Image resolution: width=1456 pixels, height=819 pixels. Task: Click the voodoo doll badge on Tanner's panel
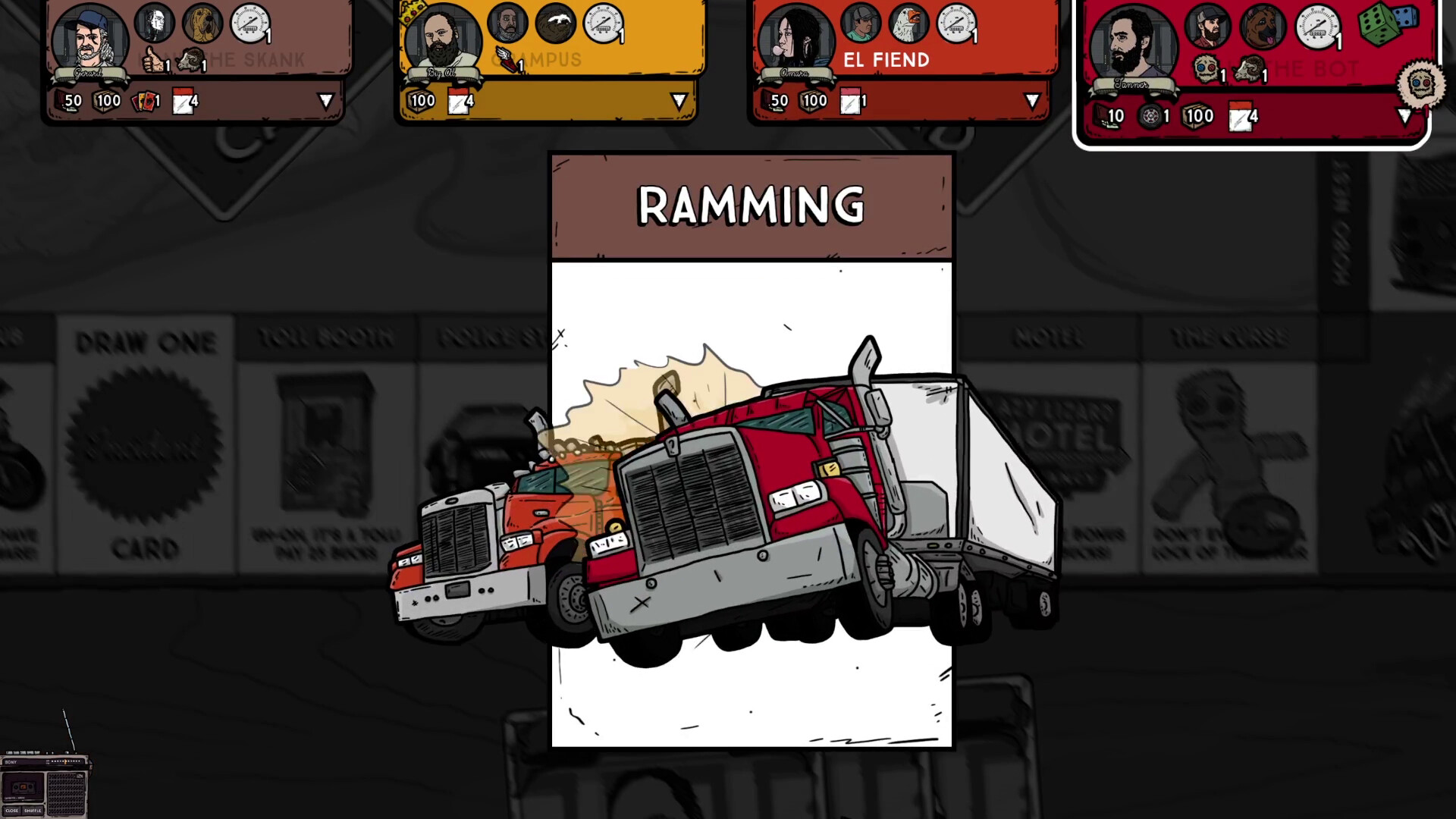1204,70
